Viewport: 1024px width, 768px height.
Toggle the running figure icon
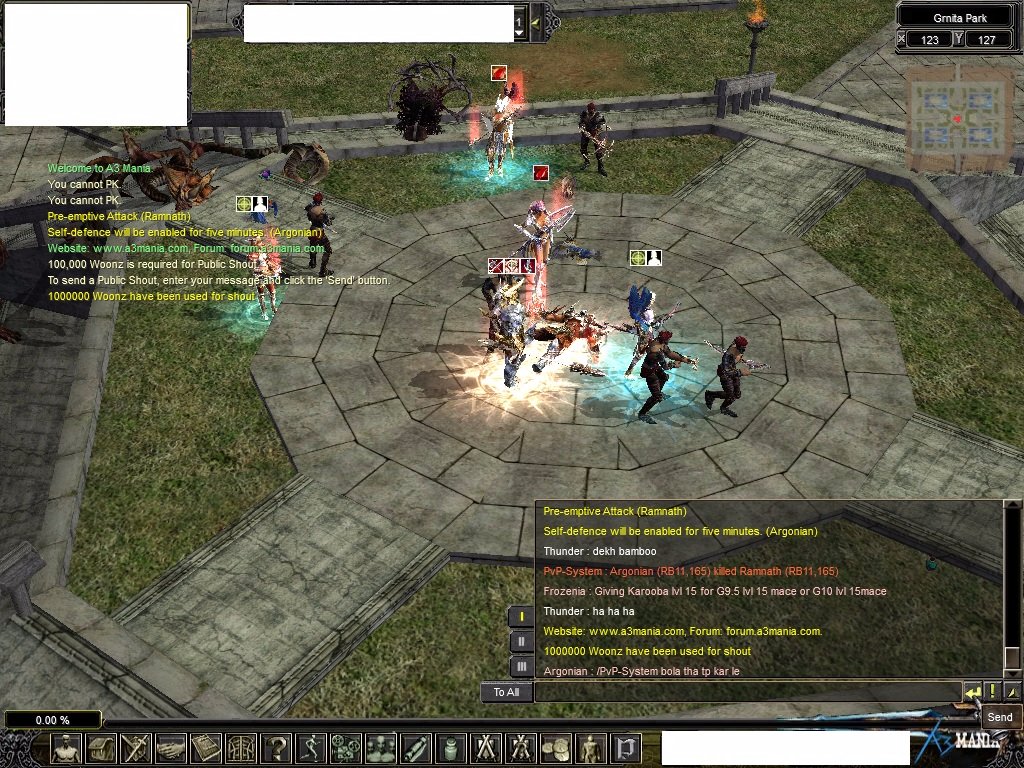click(x=311, y=748)
